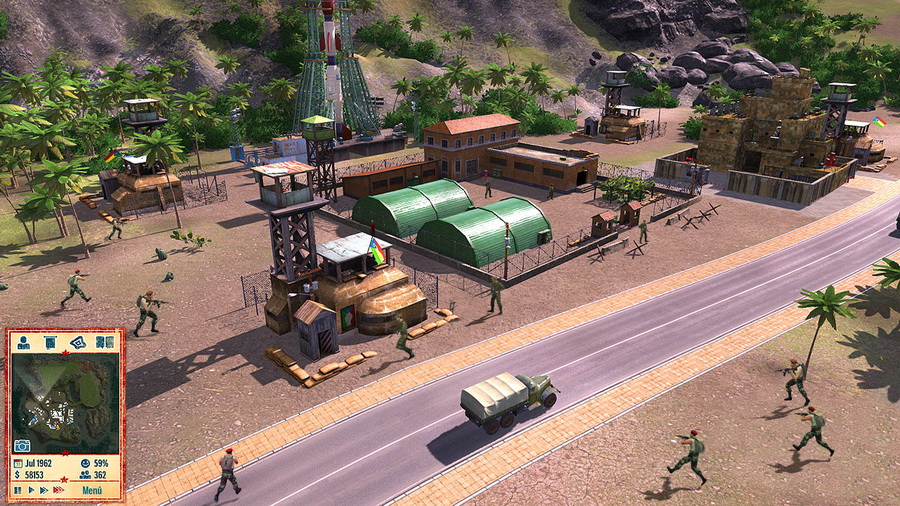The height and width of the screenshot is (506, 900).
Task: Open the folded map icon above minimap
Action: click(78, 342)
